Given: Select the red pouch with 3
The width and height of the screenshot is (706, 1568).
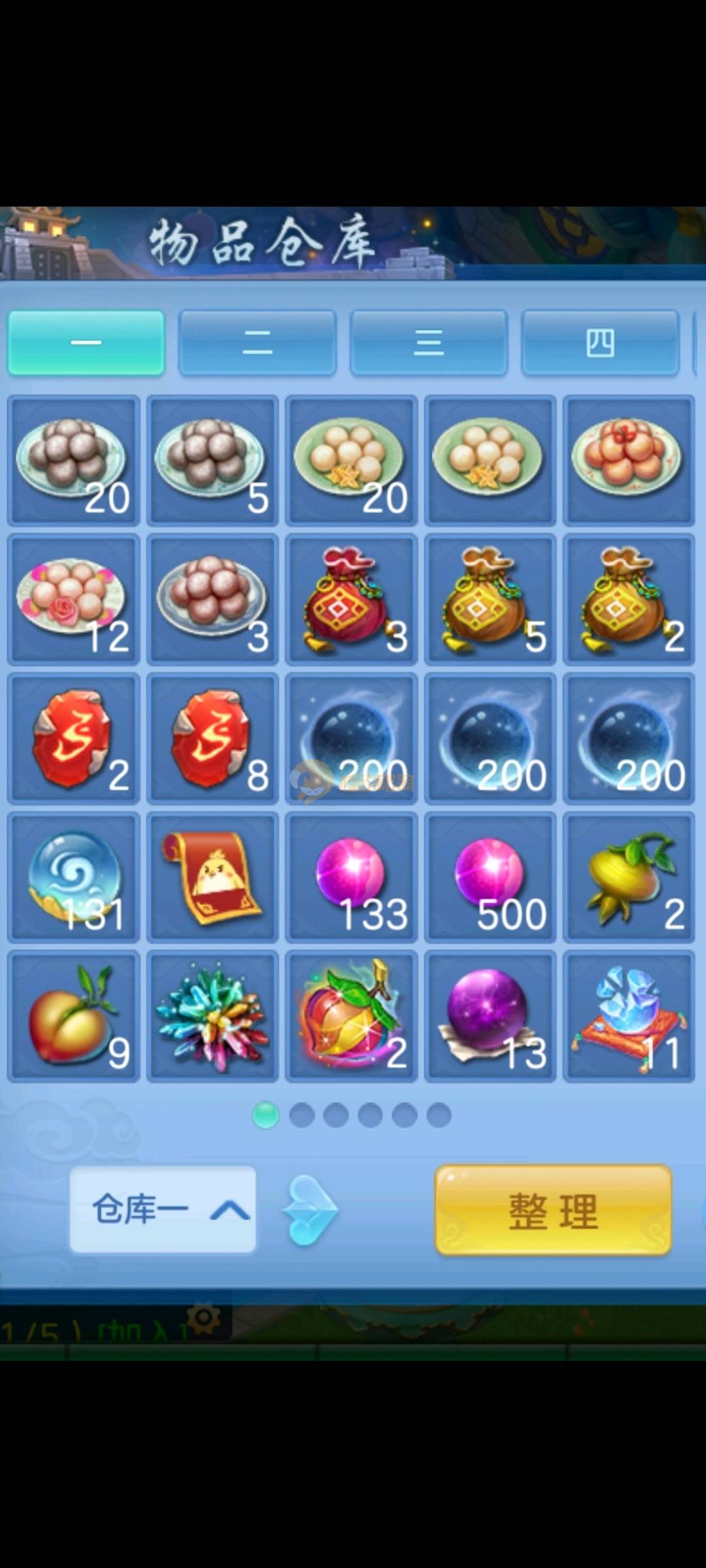Looking at the screenshot, I should click(x=351, y=599).
